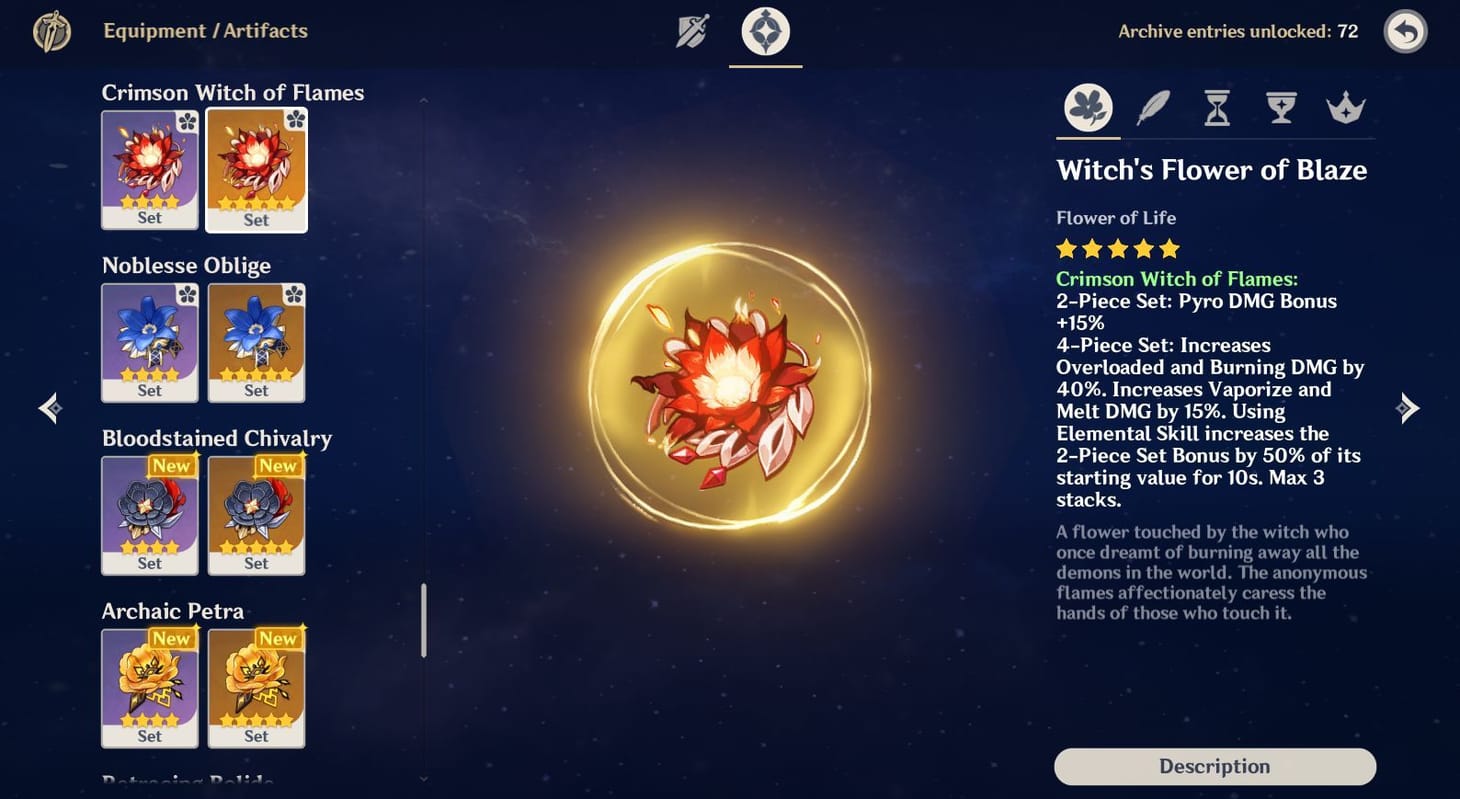Select the Goblet of Eonothem icon

point(1281,107)
